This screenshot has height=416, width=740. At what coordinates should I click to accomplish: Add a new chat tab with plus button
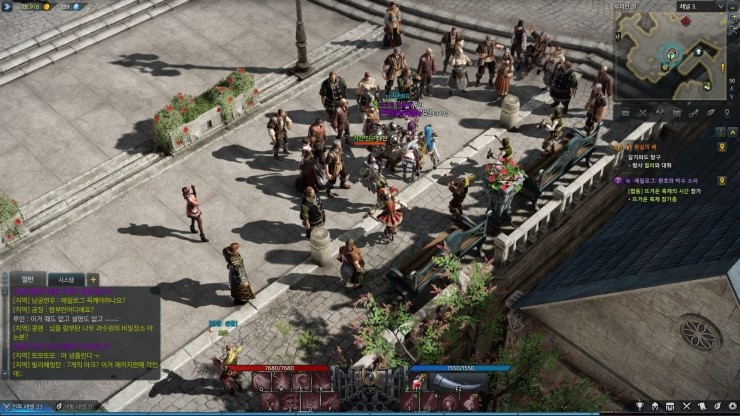(x=93, y=279)
